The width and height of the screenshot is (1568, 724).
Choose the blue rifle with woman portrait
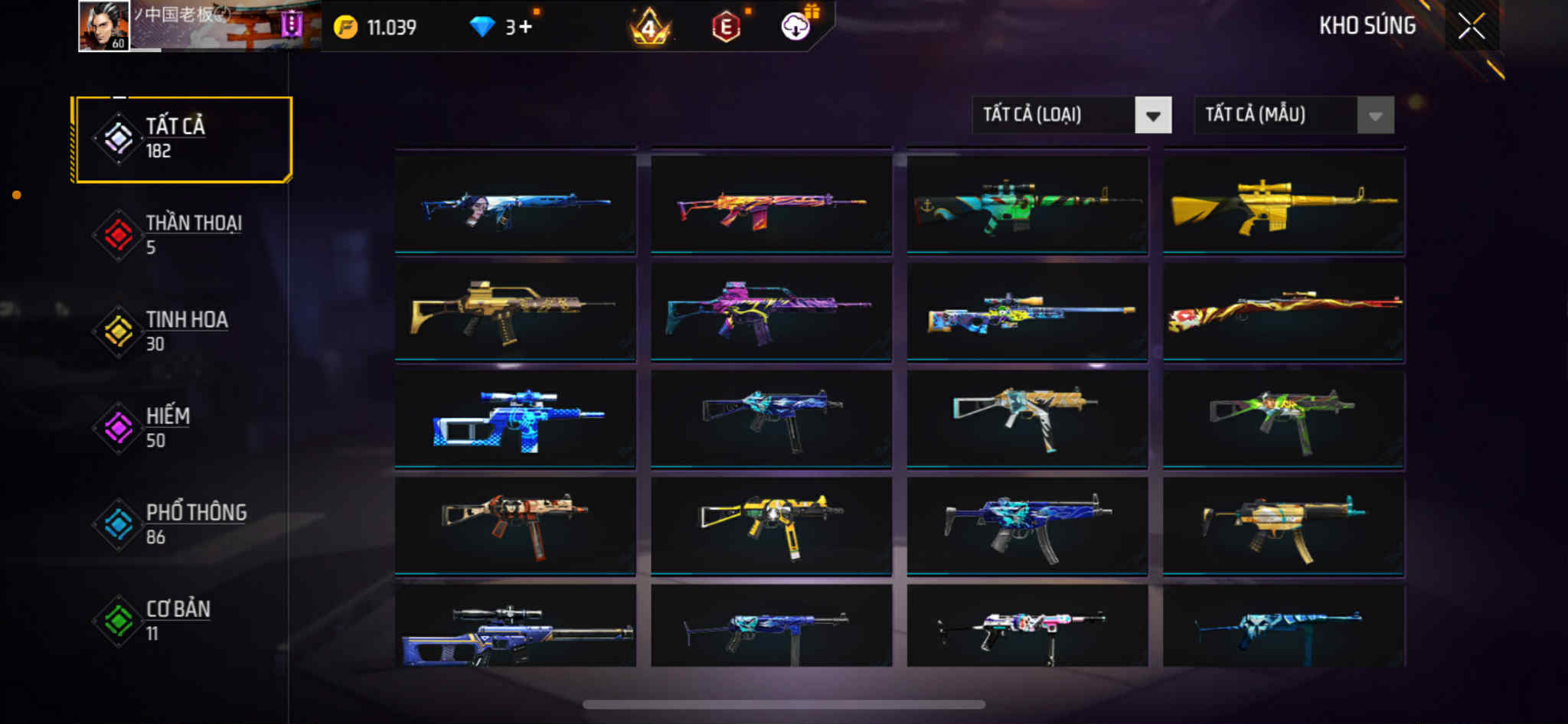coord(515,204)
